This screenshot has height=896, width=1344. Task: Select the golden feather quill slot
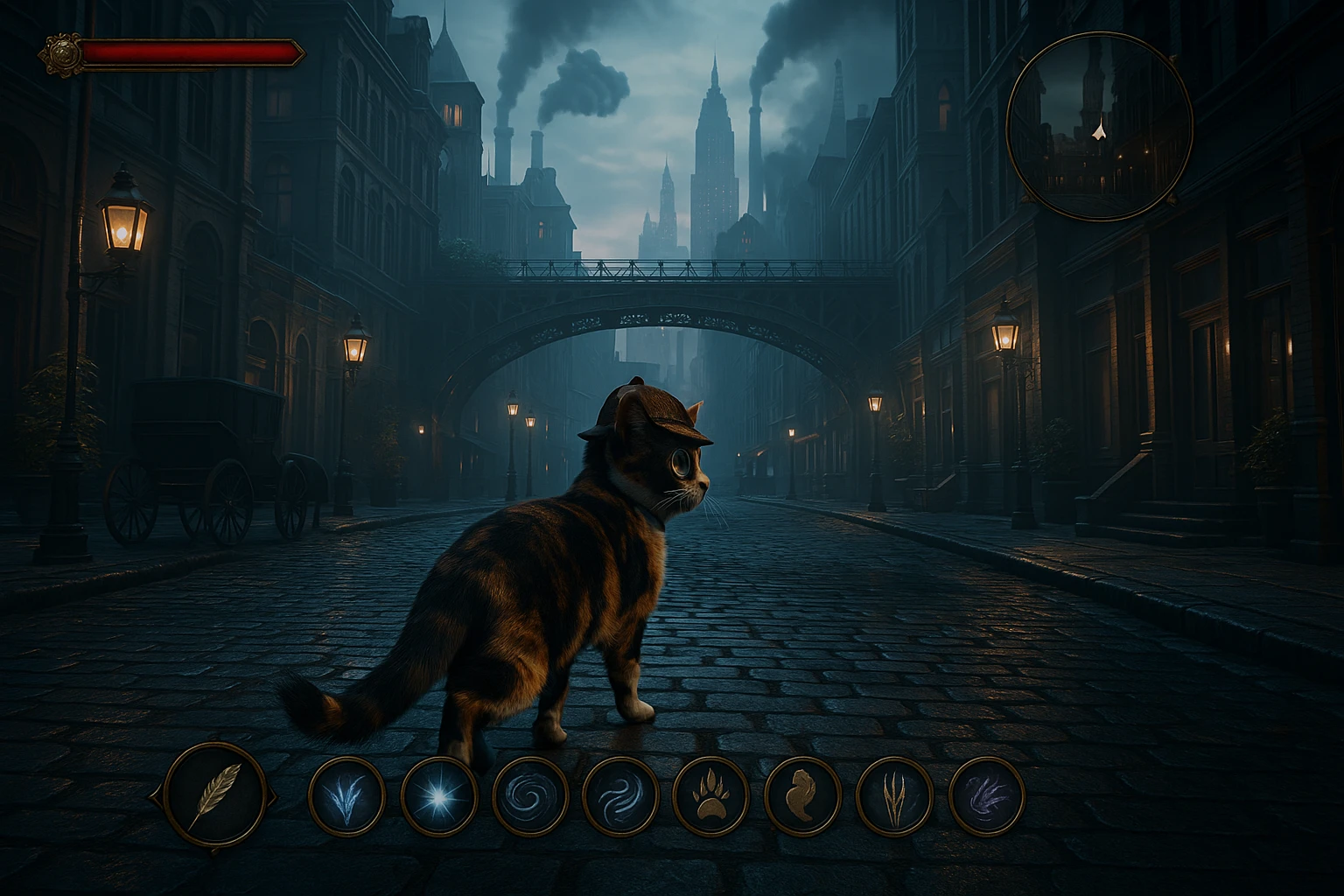(x=215, y=794)
